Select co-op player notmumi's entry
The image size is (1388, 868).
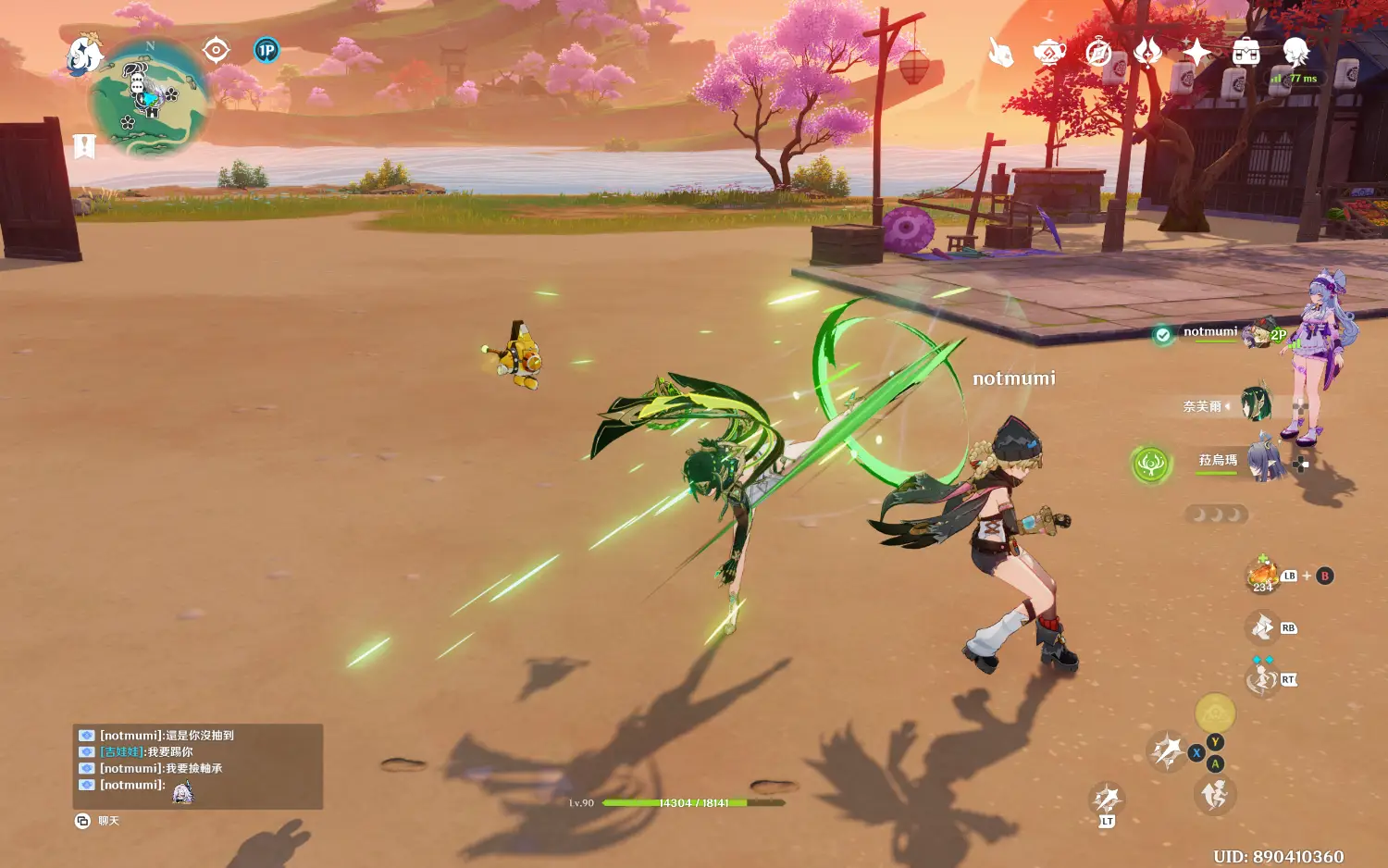tap(1212, 333)
